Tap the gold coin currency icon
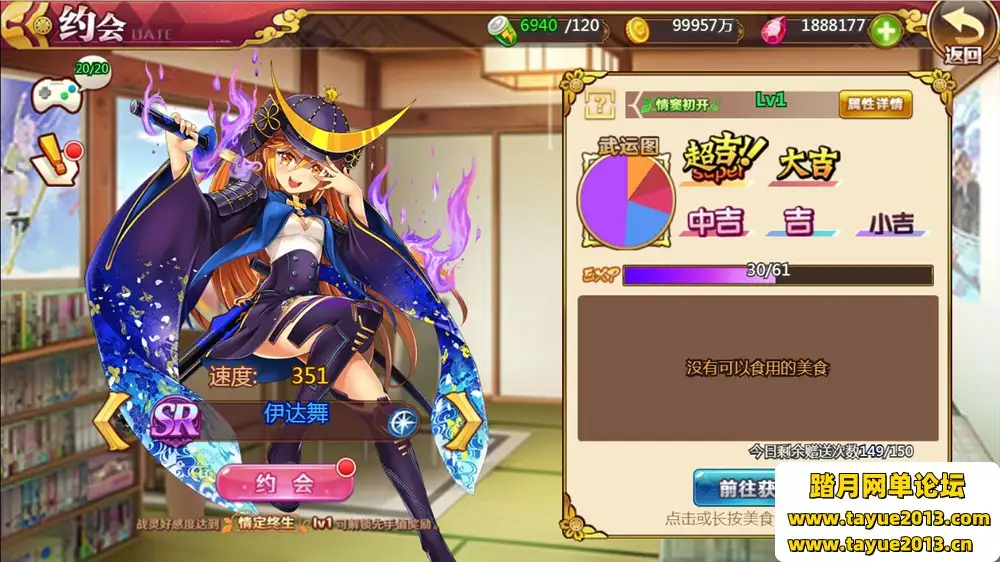 point(637,30)
